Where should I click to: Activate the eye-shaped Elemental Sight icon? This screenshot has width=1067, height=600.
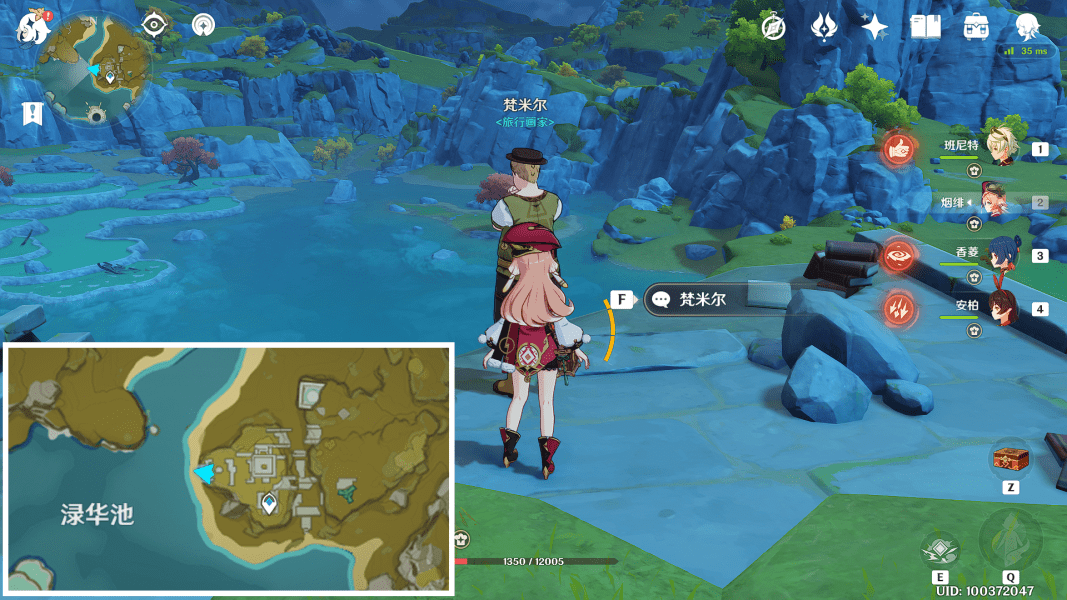coord(153,25)
